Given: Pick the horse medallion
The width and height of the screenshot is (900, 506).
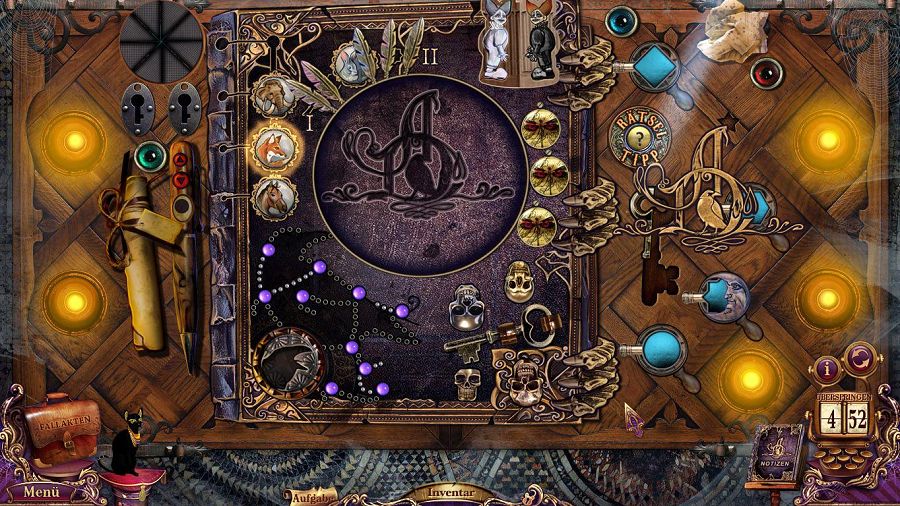Looking at the screenshot, I should [x=275, y=196].
